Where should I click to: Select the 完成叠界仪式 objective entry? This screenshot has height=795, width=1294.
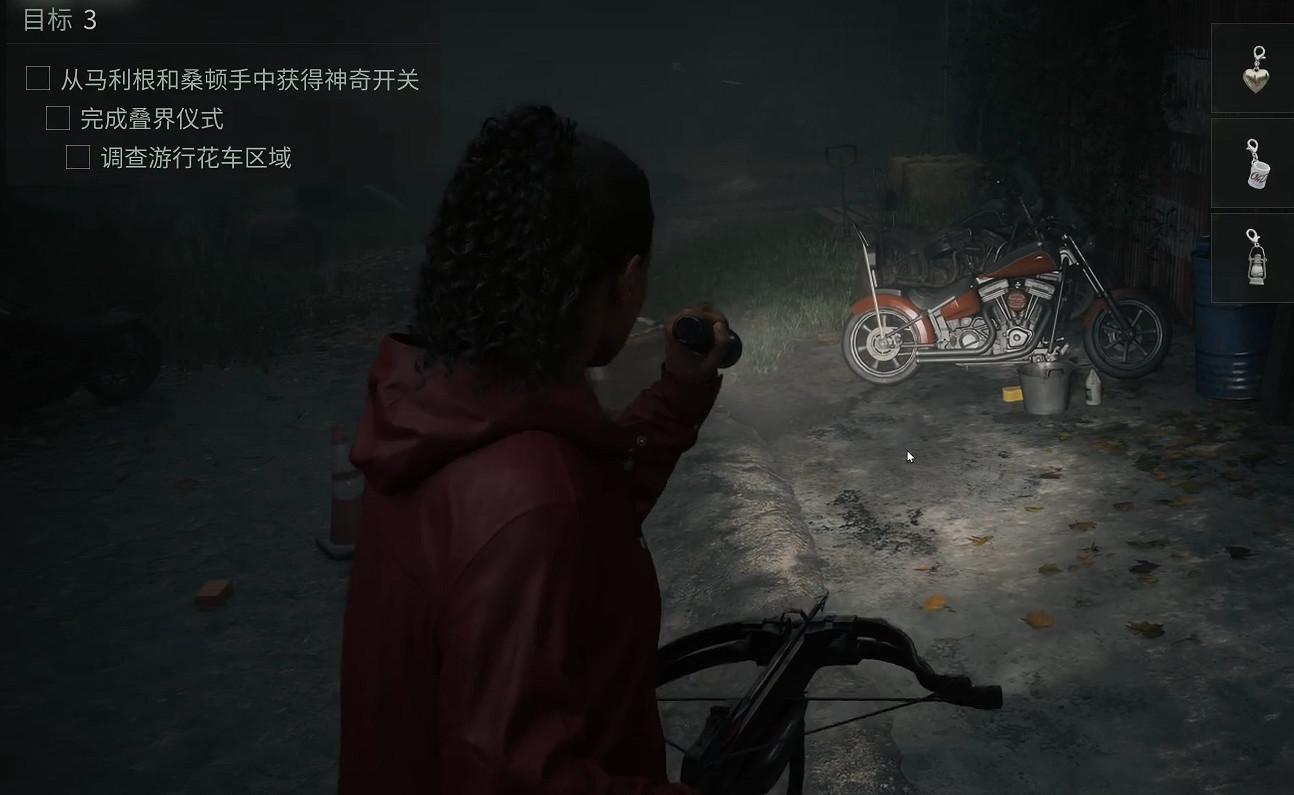point(154,118)
